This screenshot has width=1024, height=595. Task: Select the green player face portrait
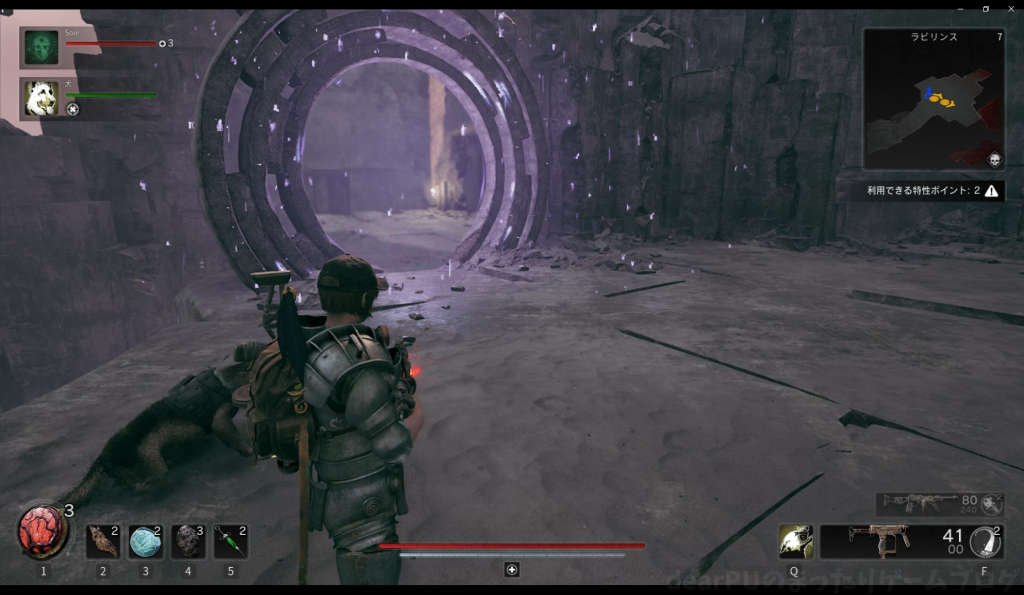[42, 47]
